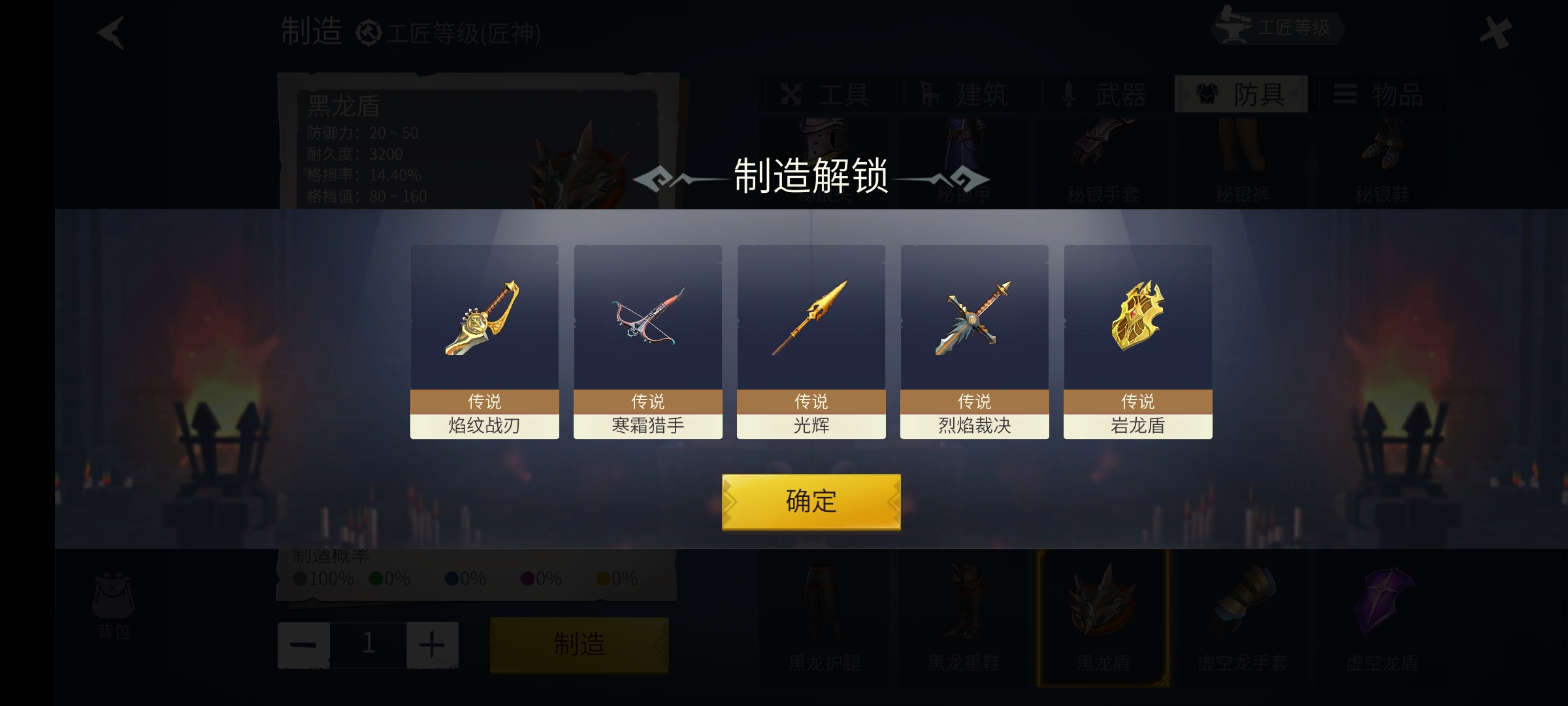
Task: Switch to the 工具 tools tab
Action: coord(828,95)
